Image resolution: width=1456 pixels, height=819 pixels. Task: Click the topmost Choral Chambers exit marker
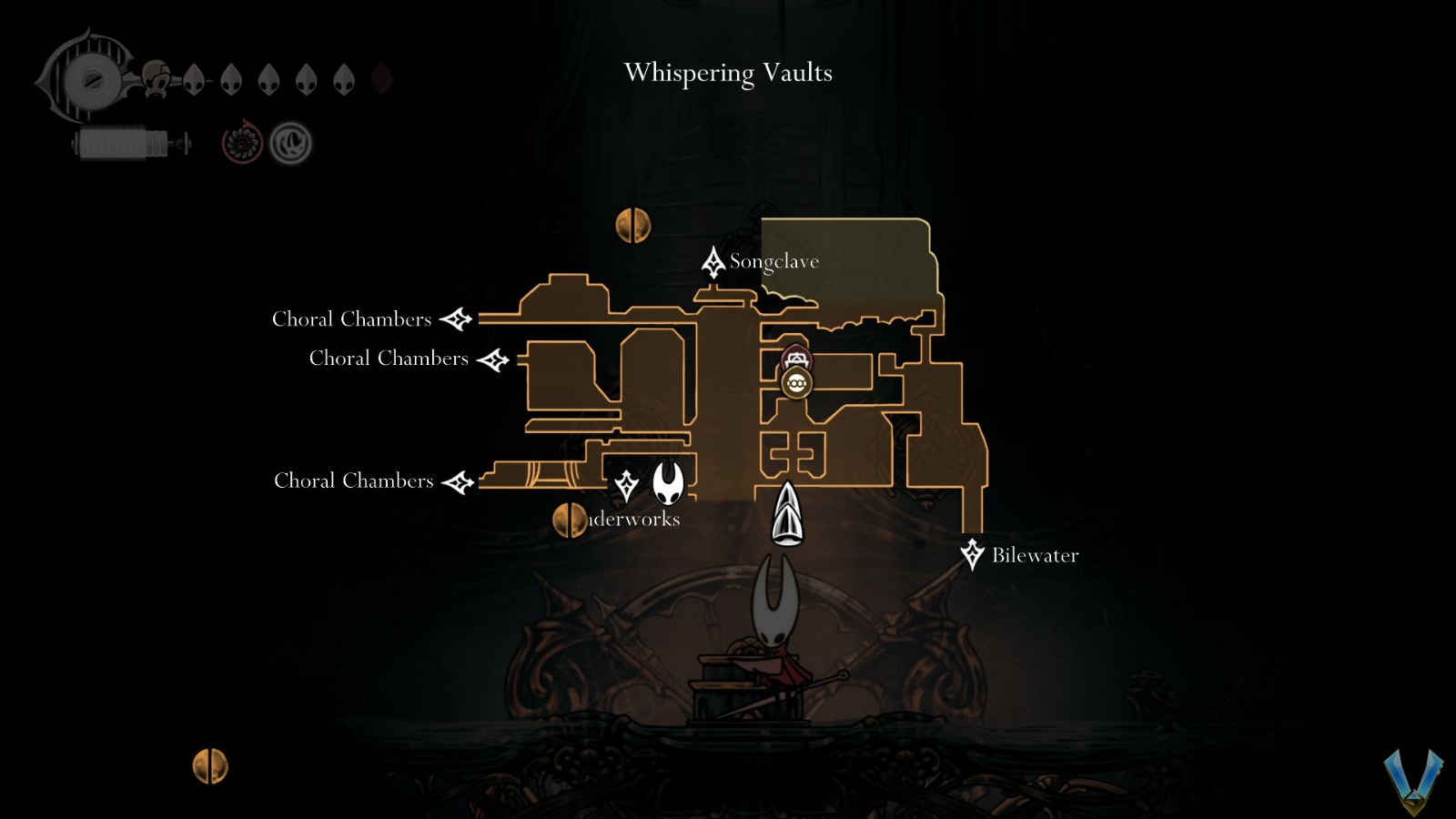tap(455, 318)
